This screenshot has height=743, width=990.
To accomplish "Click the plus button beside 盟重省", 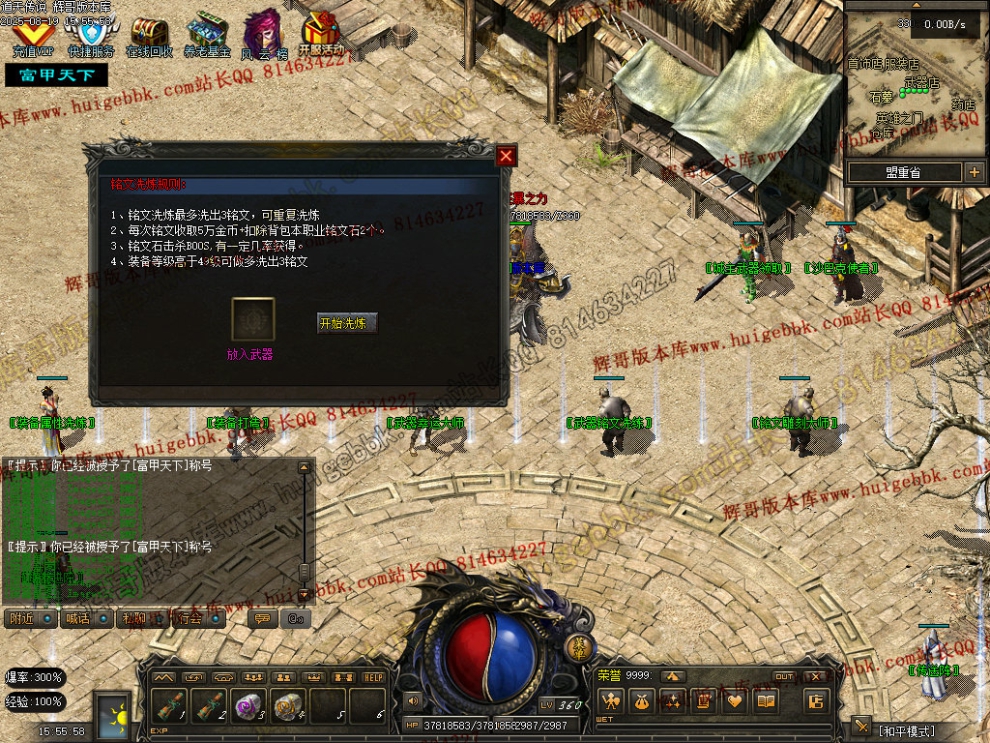I will click(x=974, y=173).
